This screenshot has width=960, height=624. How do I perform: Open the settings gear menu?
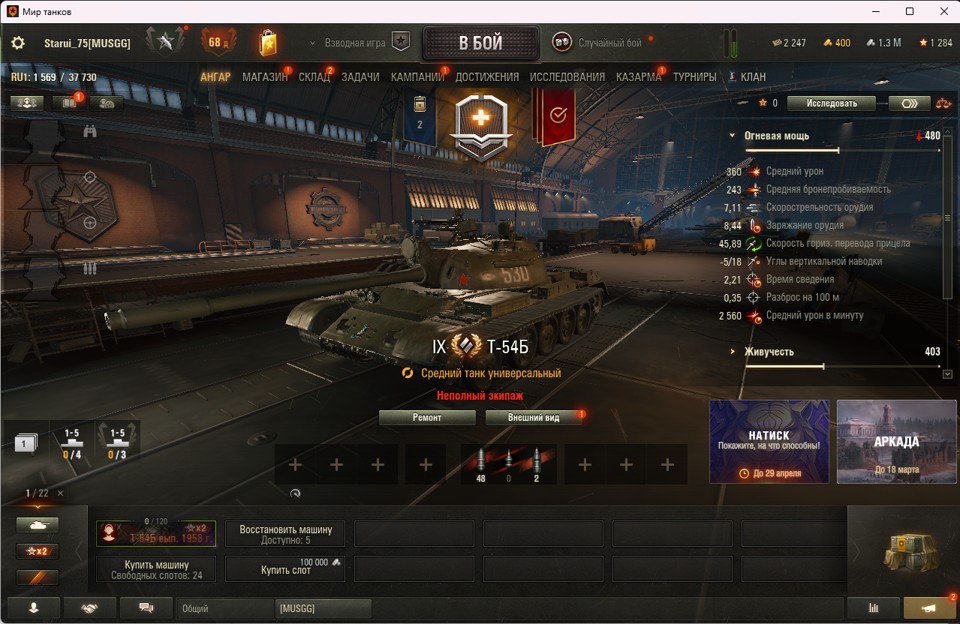[x=18, y=43]
